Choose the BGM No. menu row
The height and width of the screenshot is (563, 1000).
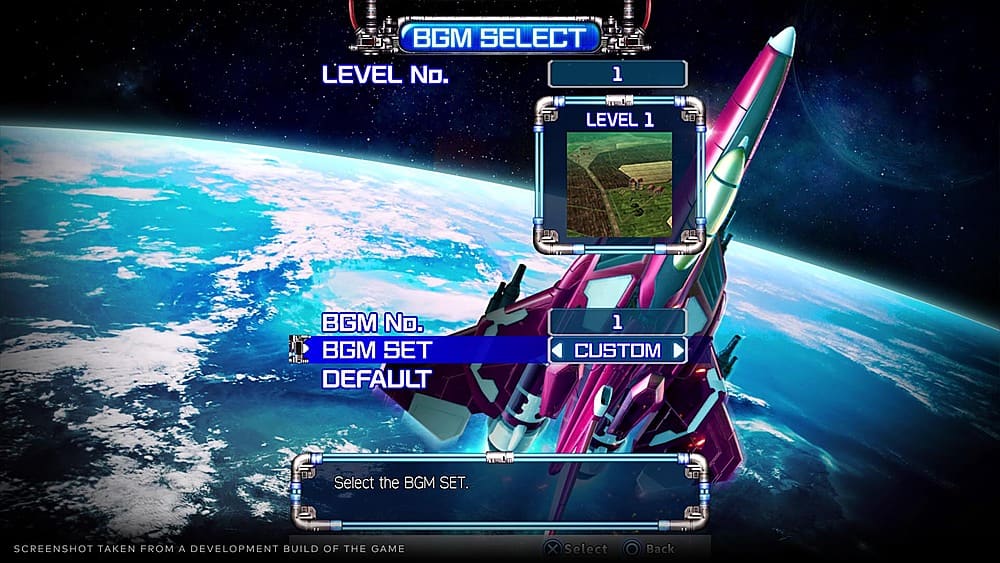click(x=373, y=323)
